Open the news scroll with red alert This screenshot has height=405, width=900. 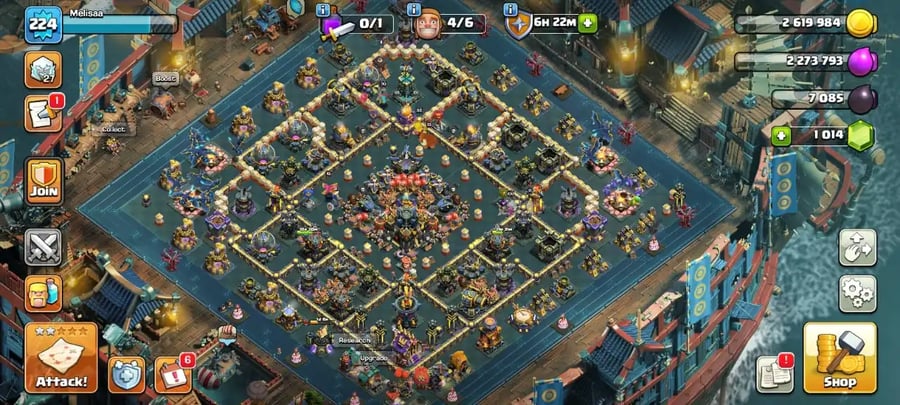click(43, 115)
